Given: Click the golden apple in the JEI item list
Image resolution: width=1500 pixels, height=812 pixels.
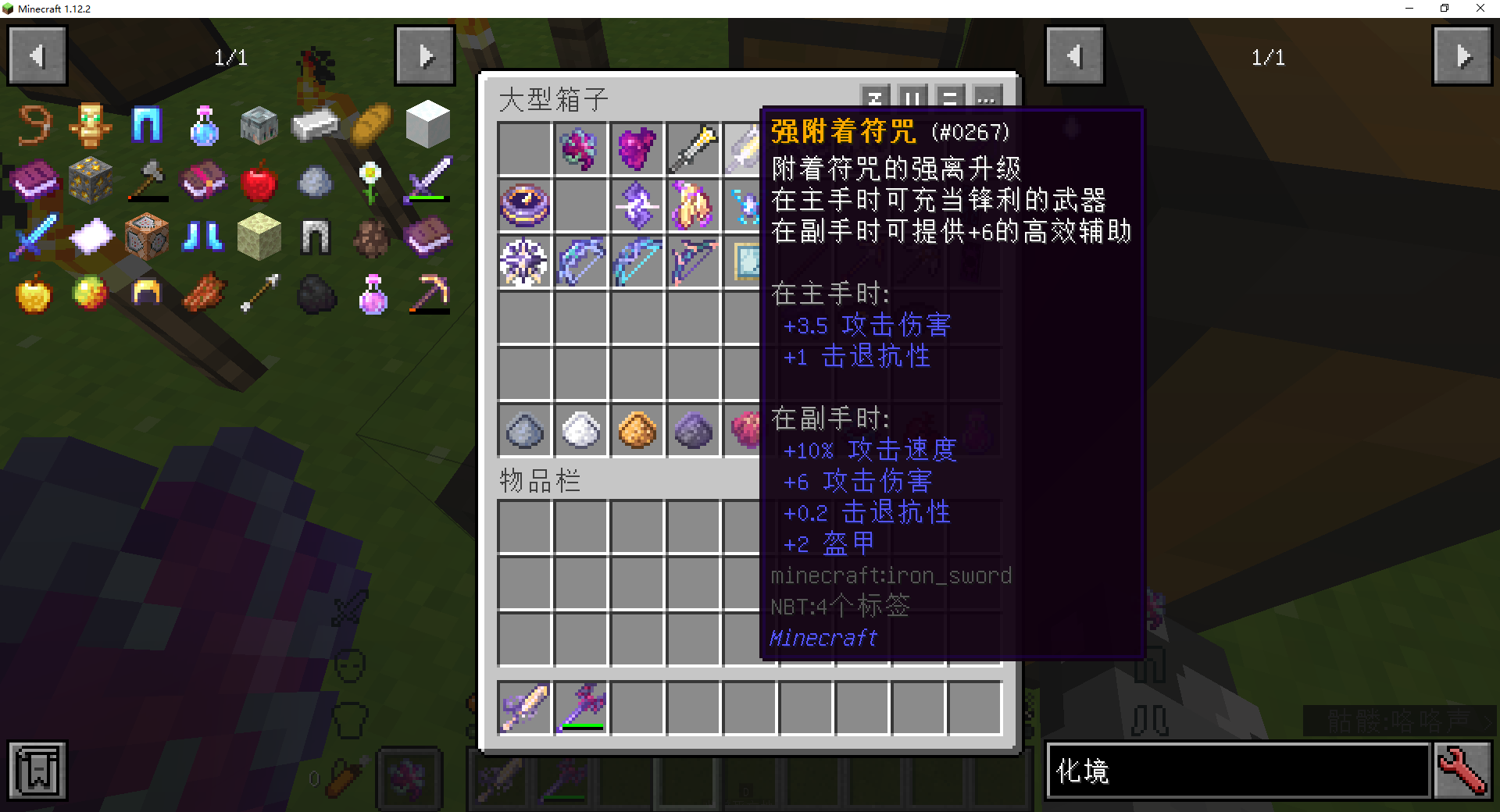Looking at the screenshot, I should (33, 294).
